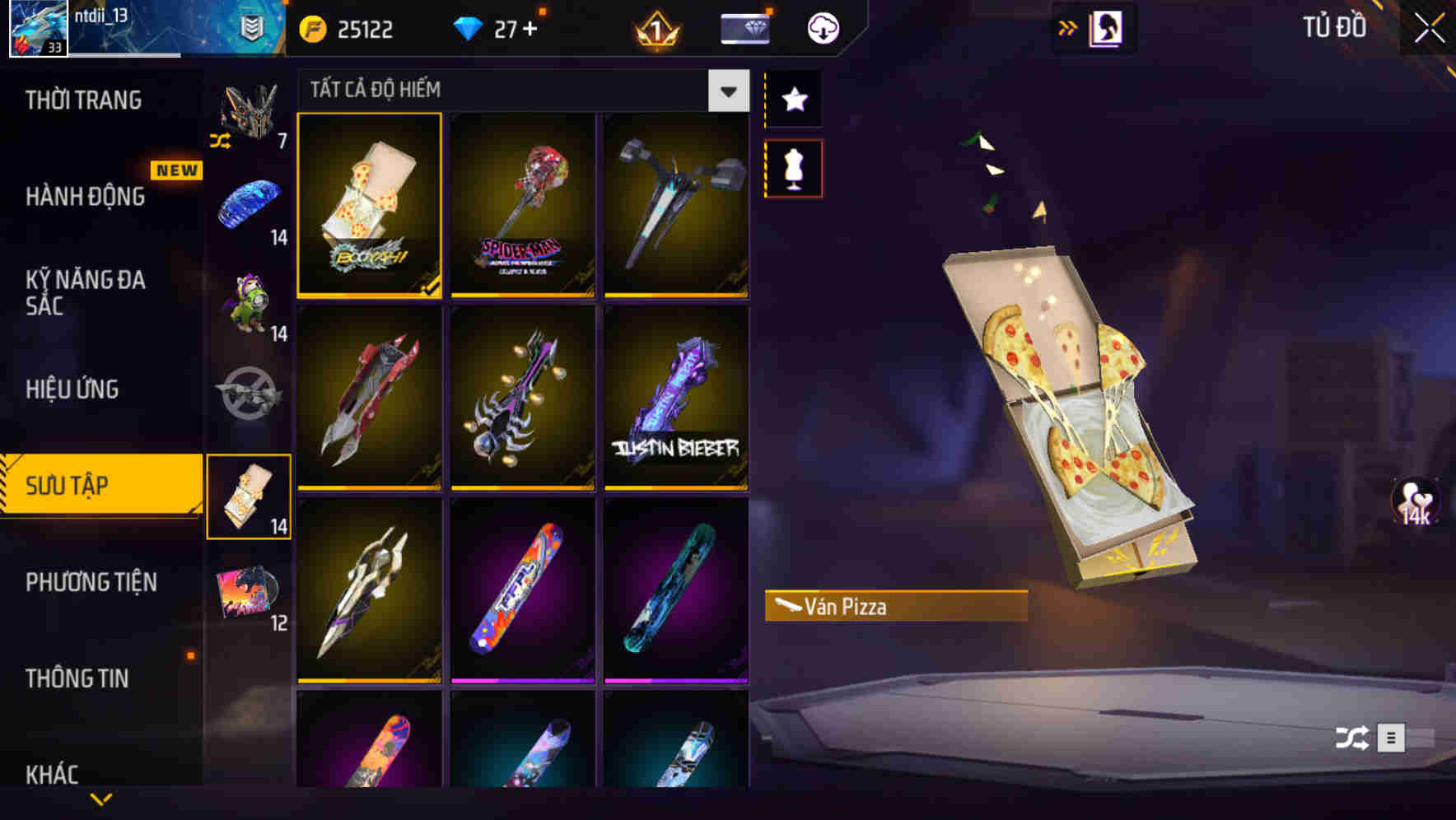Expand the sidebar with the down chevron
This screenshot has height=820, width=1456.
[101, 799]
